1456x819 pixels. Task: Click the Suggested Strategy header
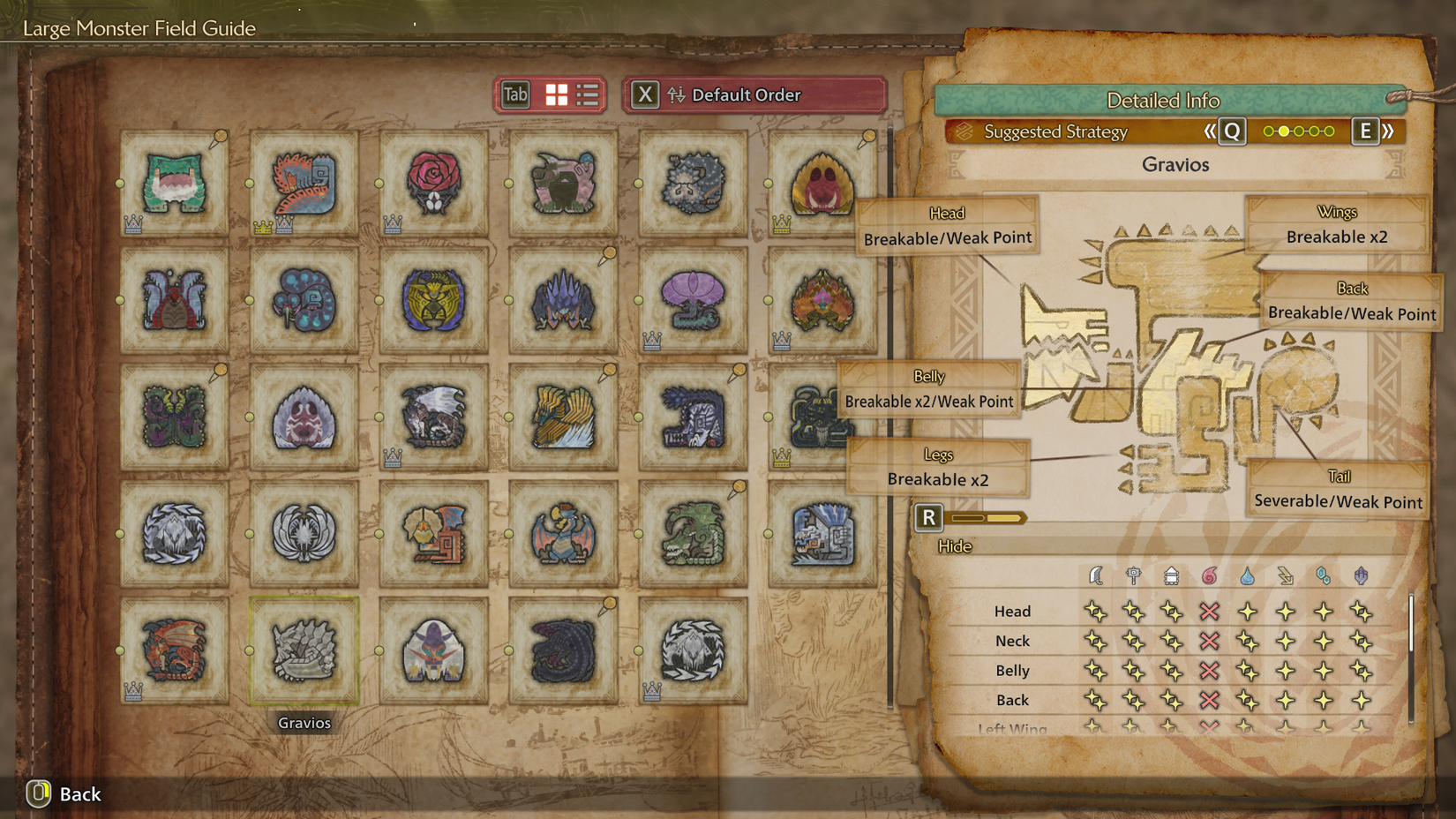coord(1055,132)
